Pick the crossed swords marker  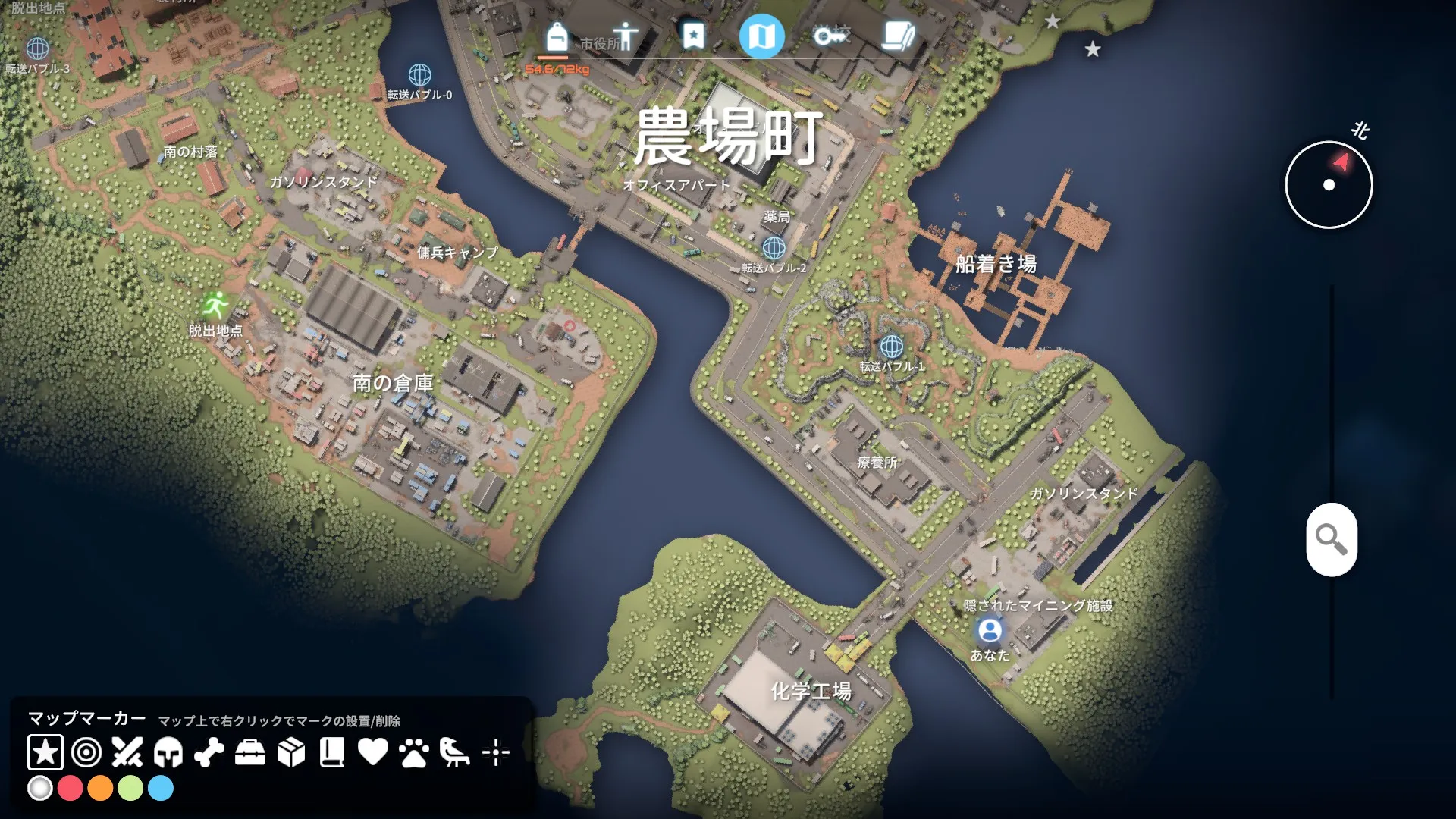(x=127, y=752)
